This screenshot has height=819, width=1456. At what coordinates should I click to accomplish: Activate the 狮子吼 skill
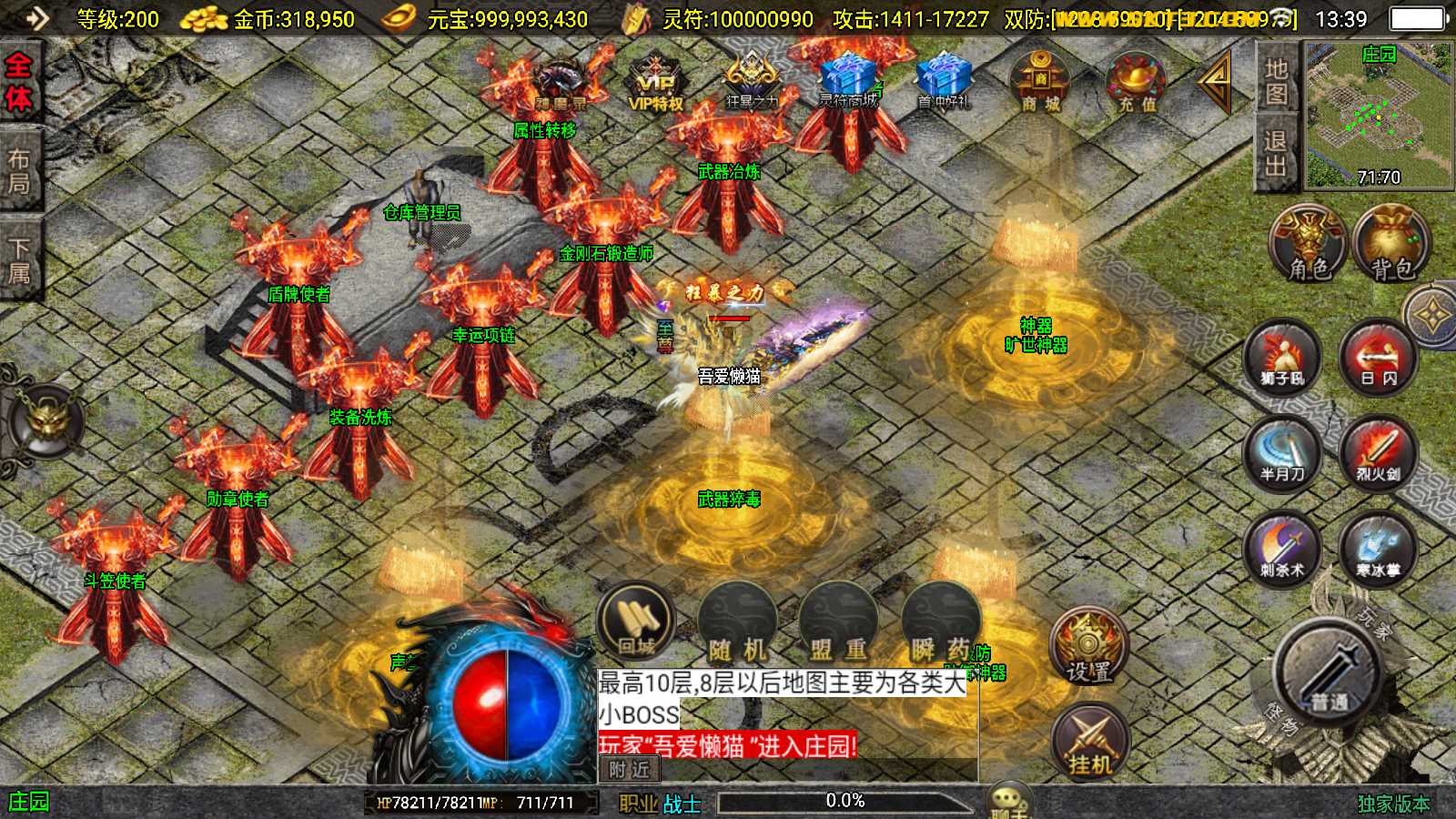pyautogui.click(x=1282, y=357)
